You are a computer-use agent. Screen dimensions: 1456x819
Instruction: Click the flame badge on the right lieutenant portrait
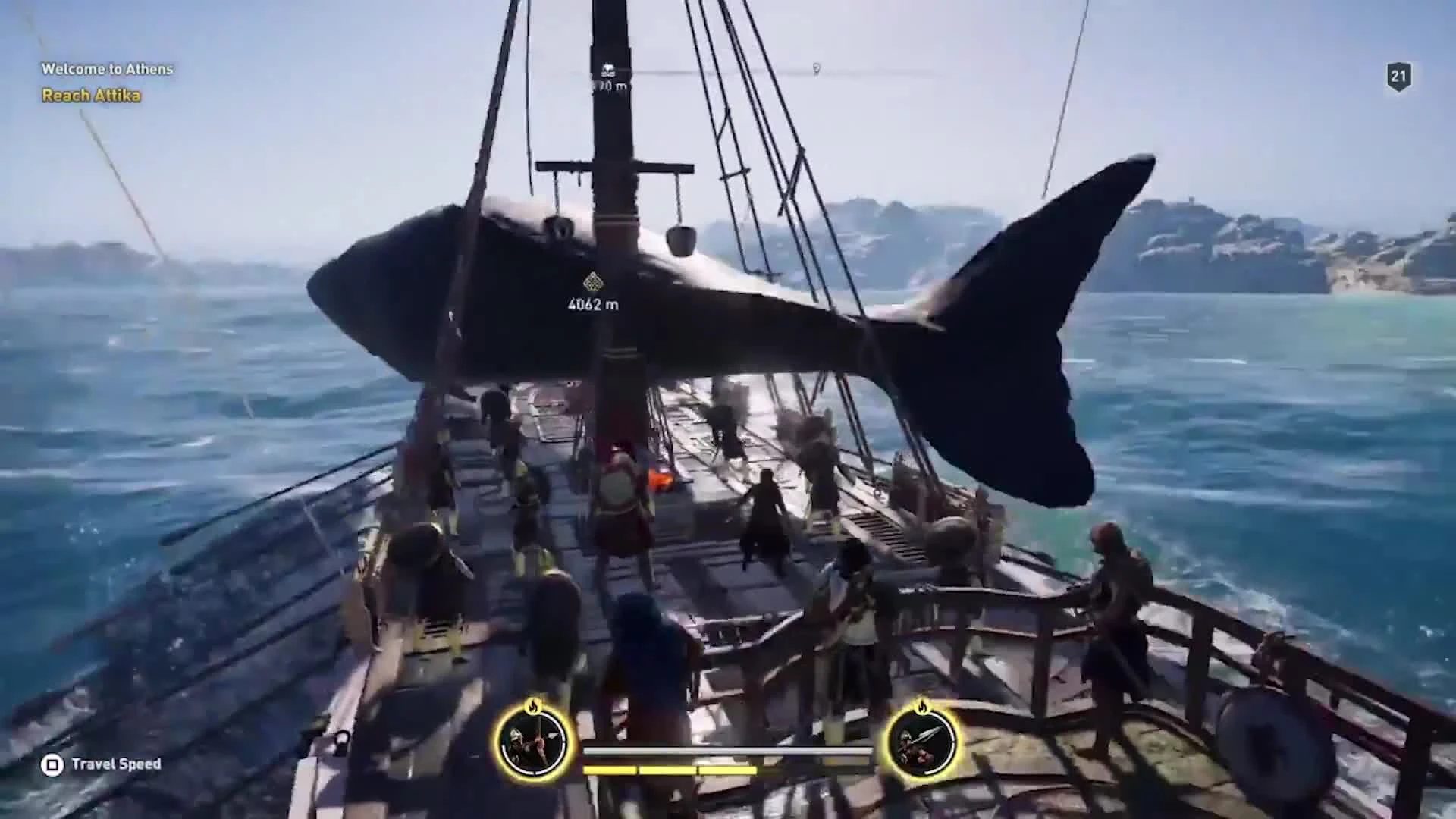click(923, 708)
